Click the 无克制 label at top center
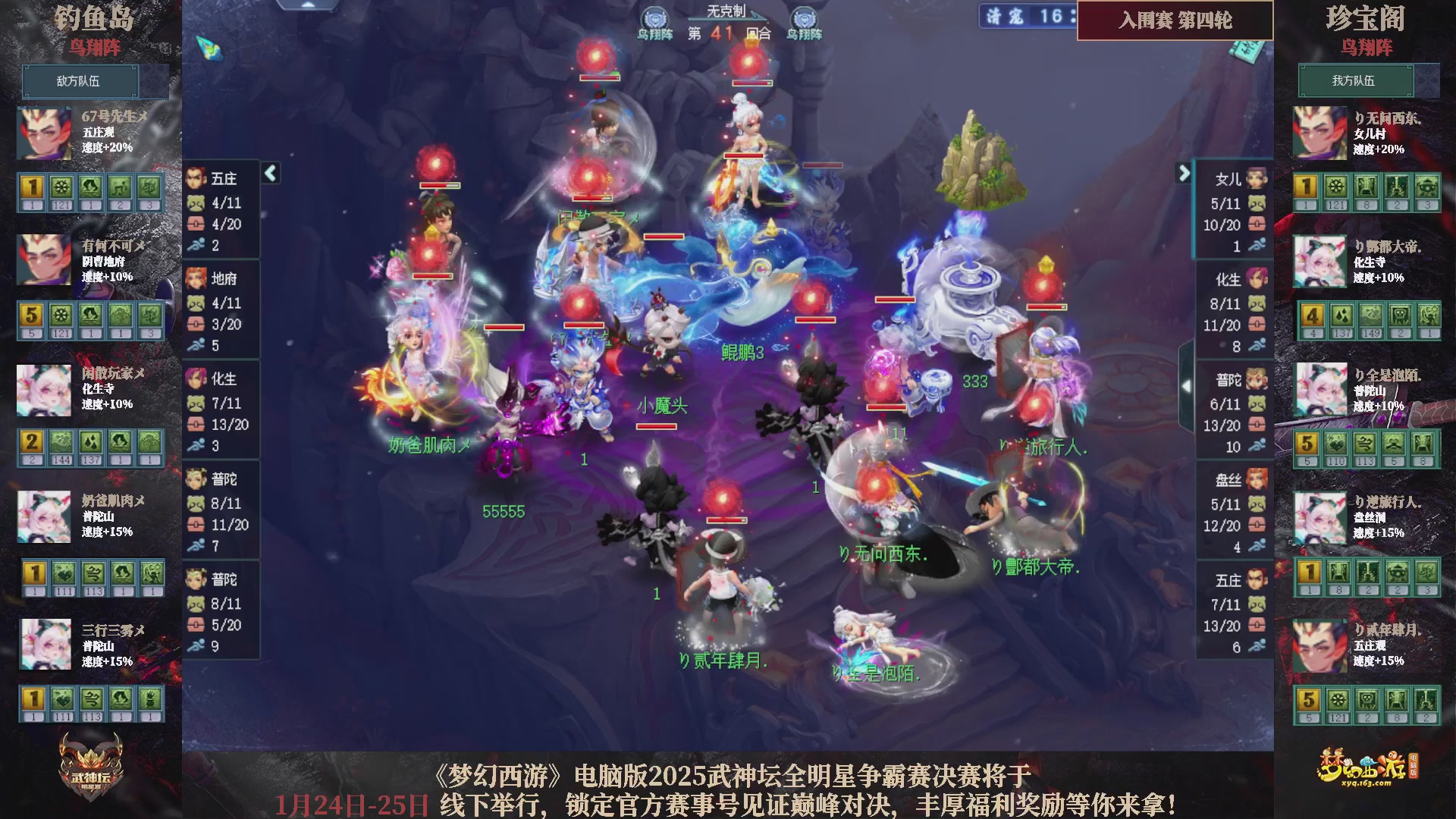Viewport: 1456px width, 819px height. pos(726,11)
